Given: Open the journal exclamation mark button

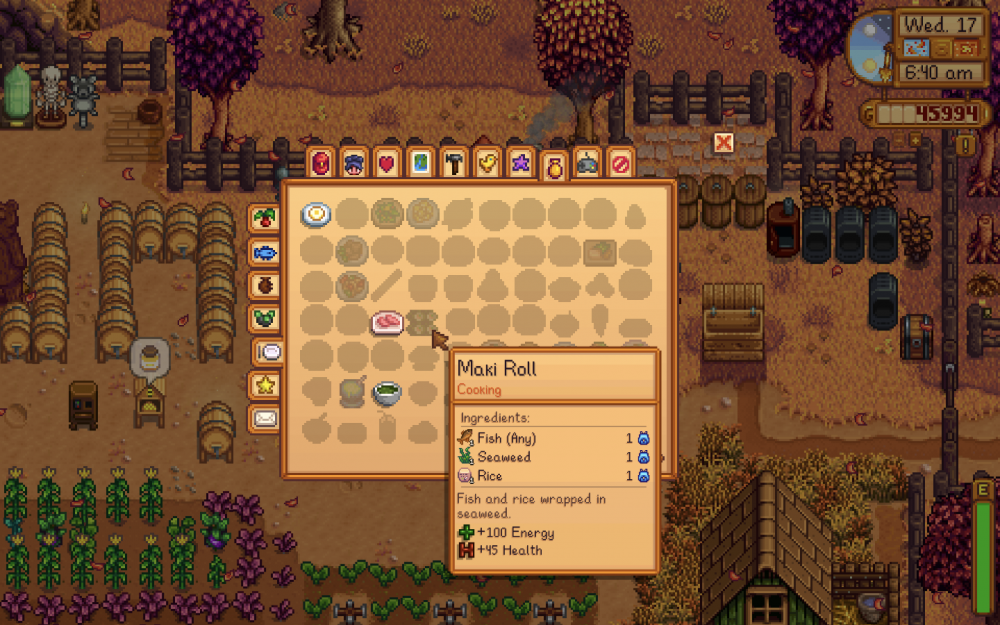Looking at the screenshot, I should coord(965,145).
